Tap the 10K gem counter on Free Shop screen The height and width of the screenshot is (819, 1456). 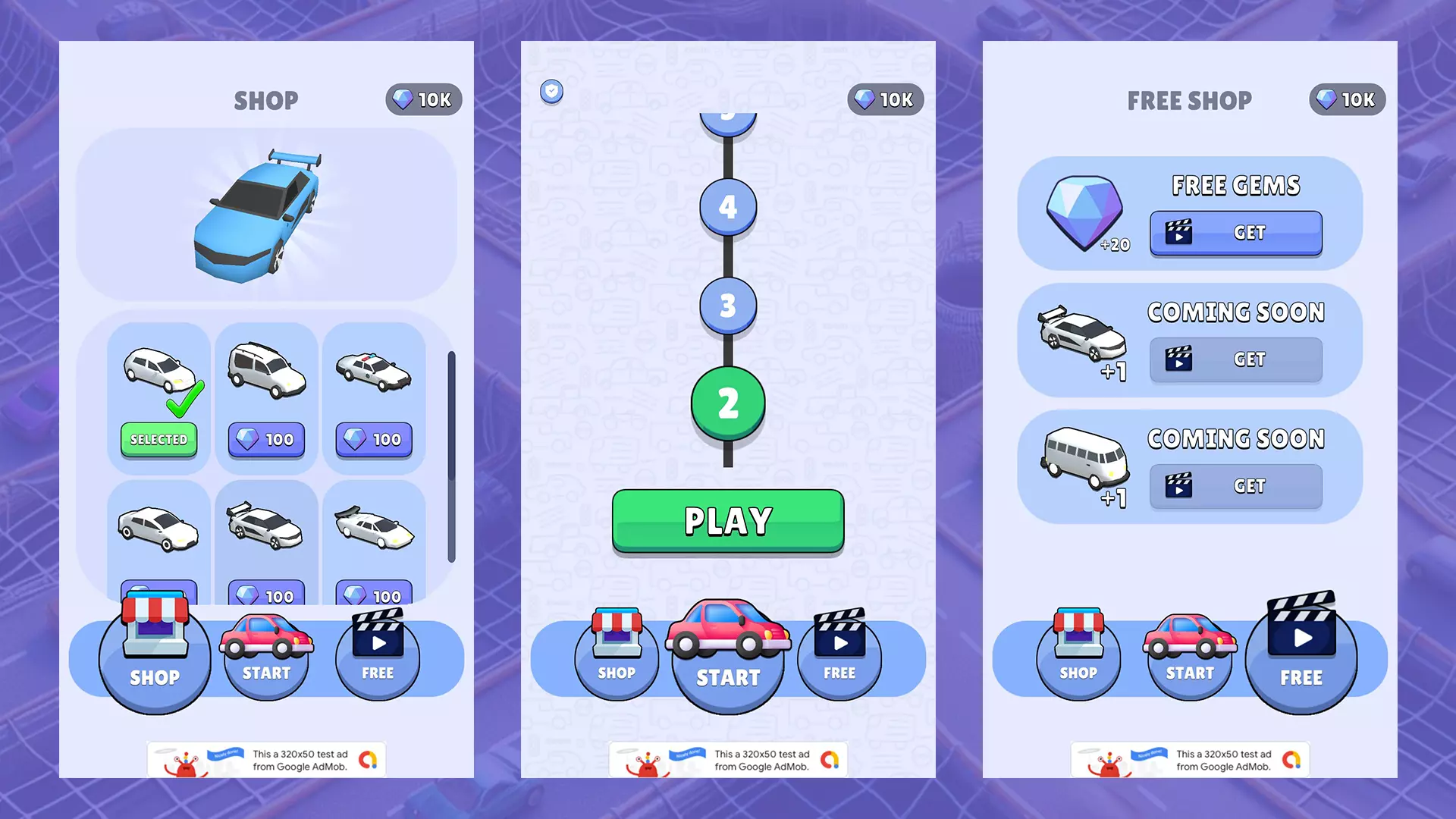coord(1347,99)
